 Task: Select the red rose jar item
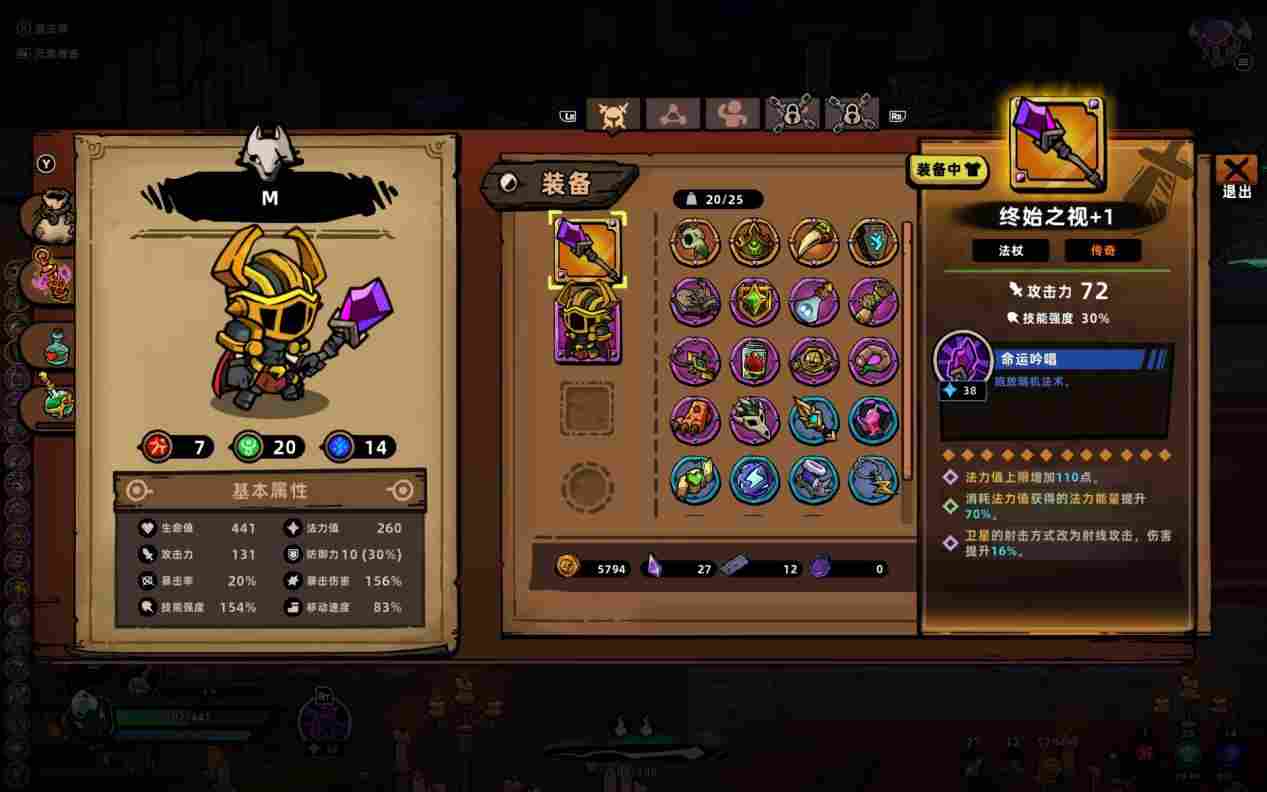point(753,360)
